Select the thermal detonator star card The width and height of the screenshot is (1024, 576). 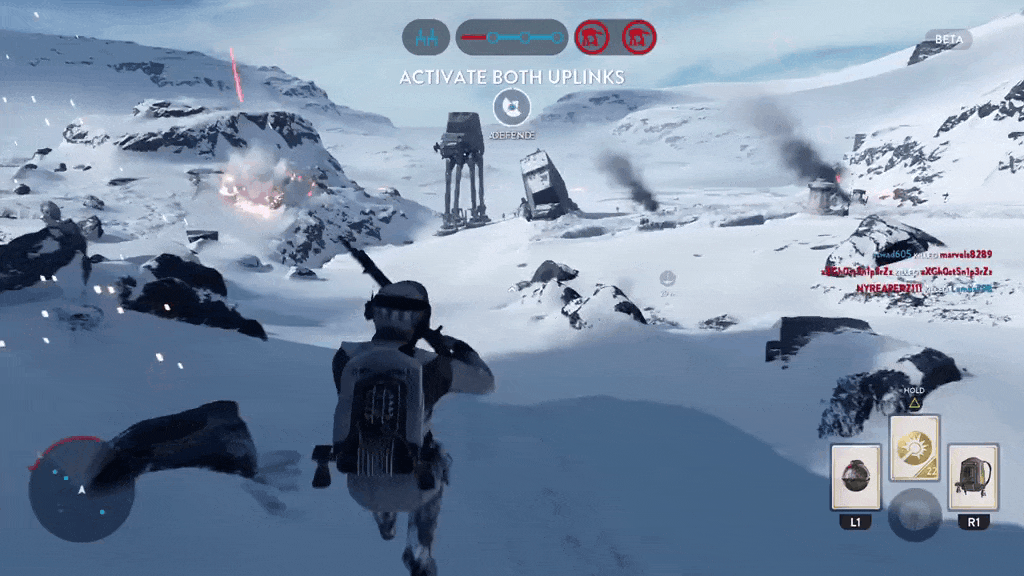[856, 478]
